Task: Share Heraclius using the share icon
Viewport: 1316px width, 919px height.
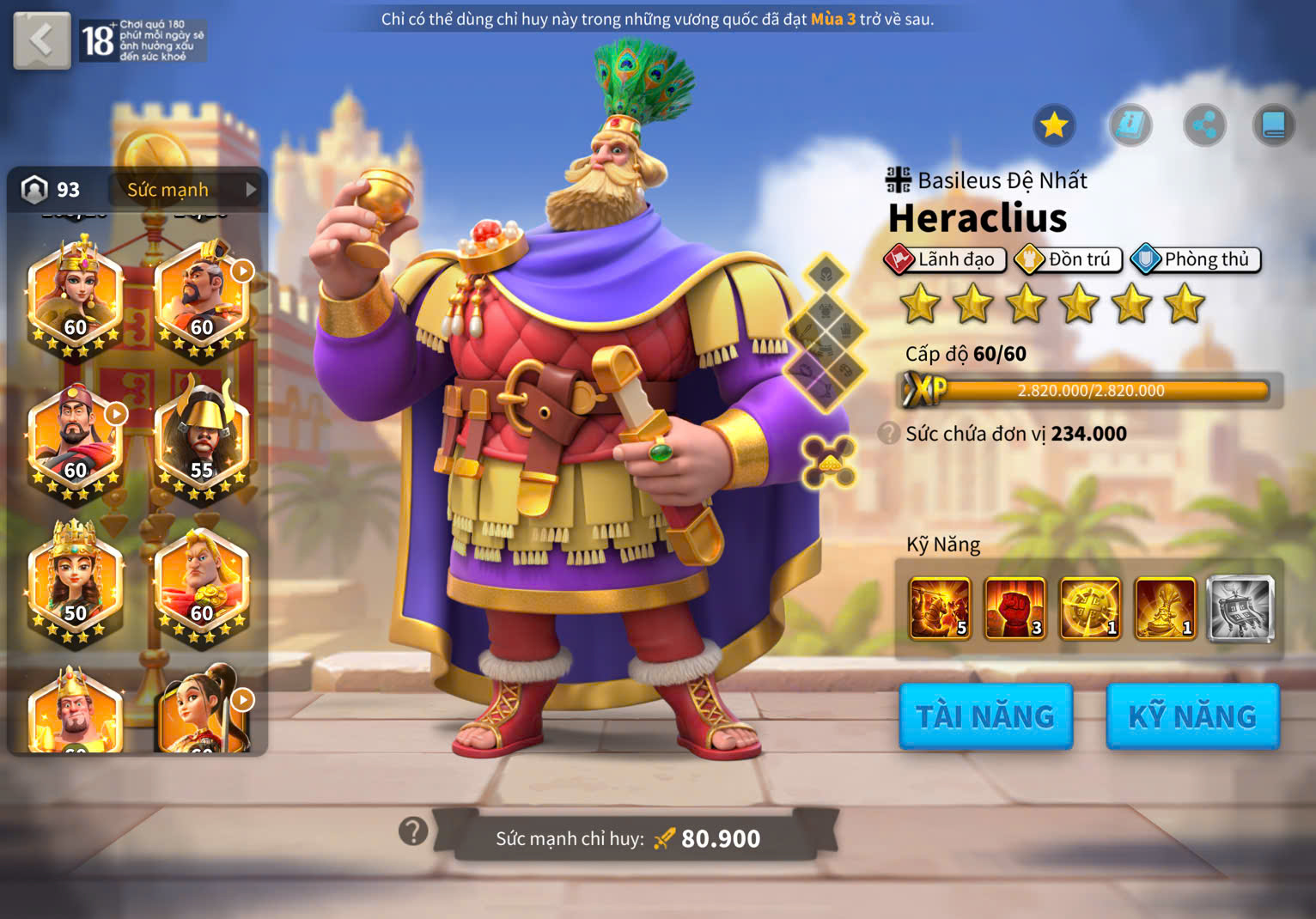Action: 1204,125
